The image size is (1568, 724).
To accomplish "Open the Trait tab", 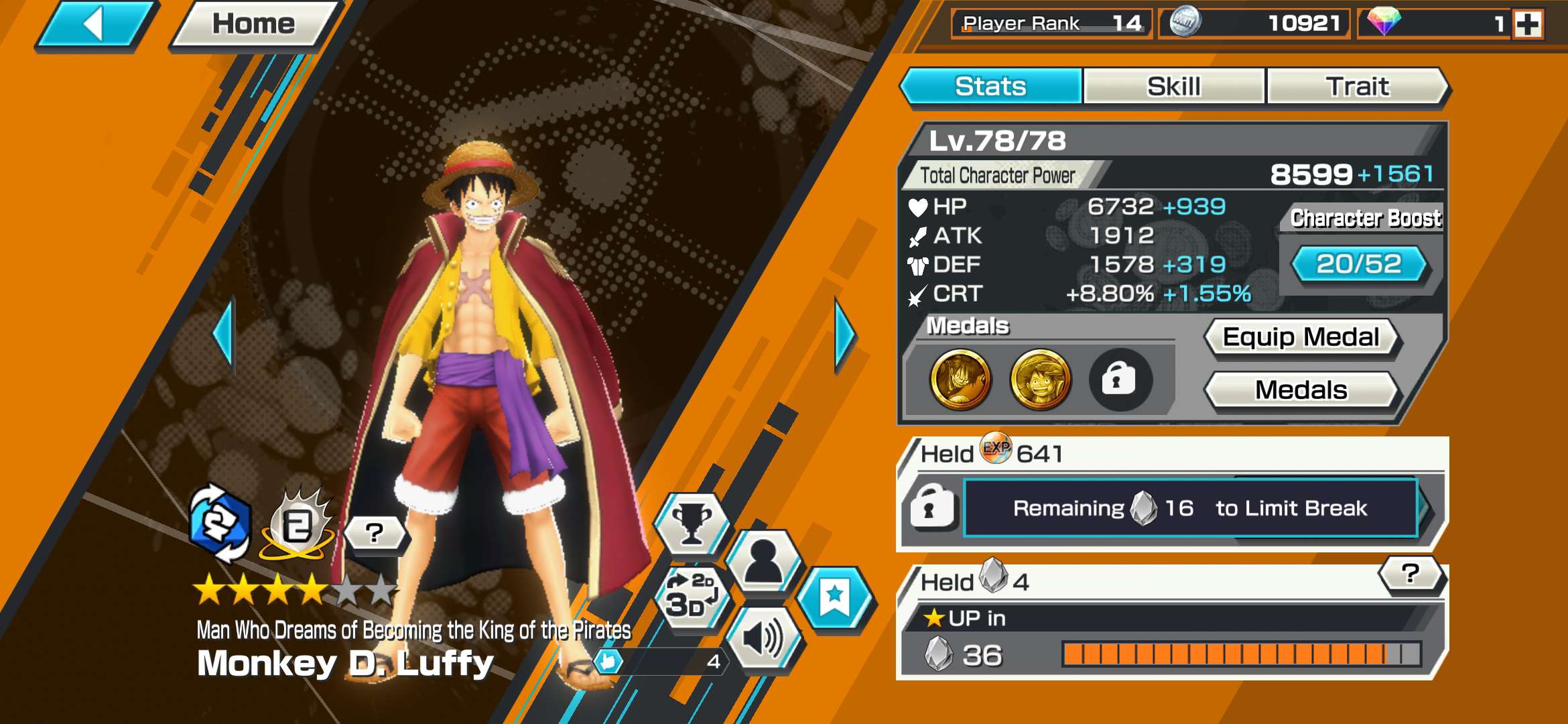I will click(x=1357, y=86).
